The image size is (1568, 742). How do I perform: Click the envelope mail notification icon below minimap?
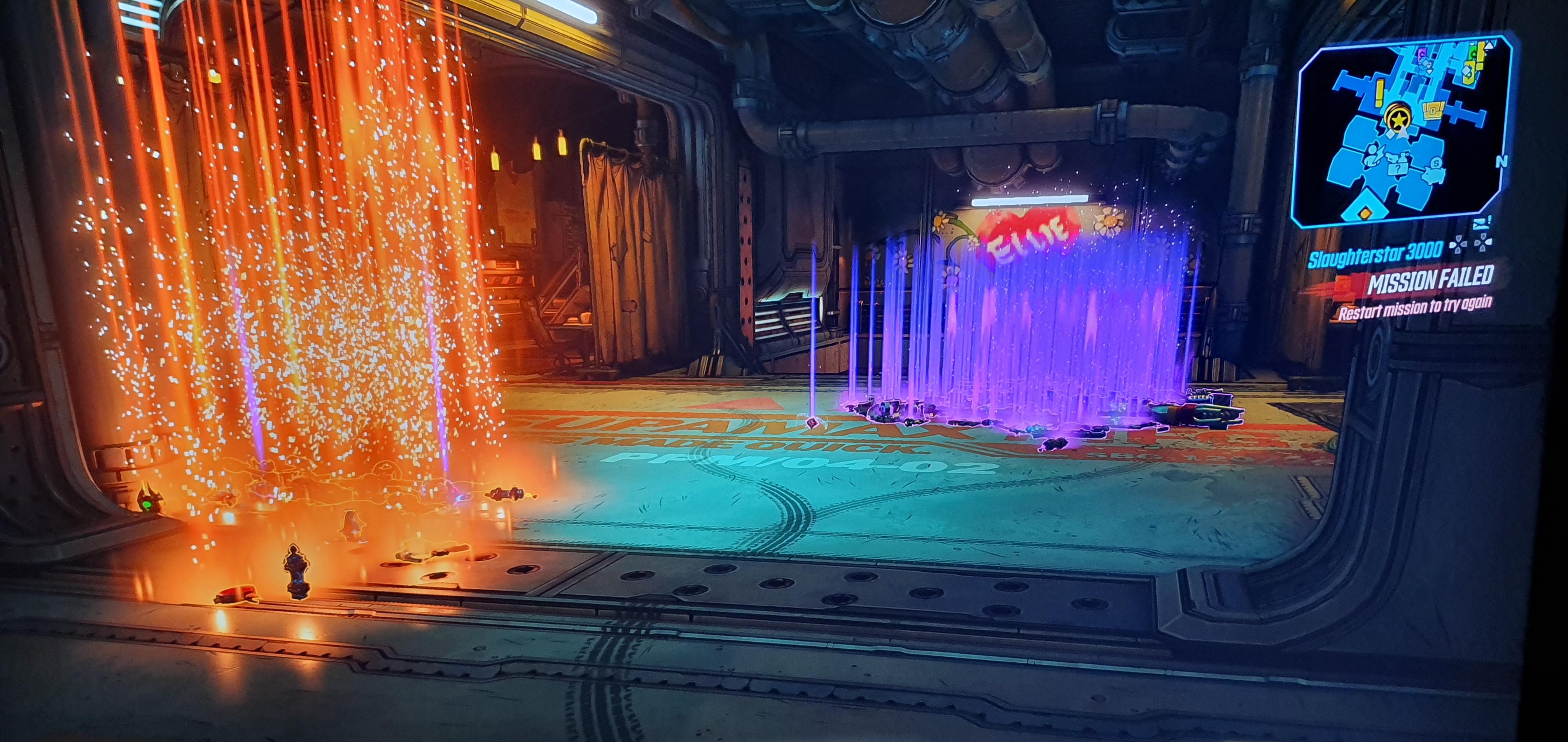(1480, 225)
